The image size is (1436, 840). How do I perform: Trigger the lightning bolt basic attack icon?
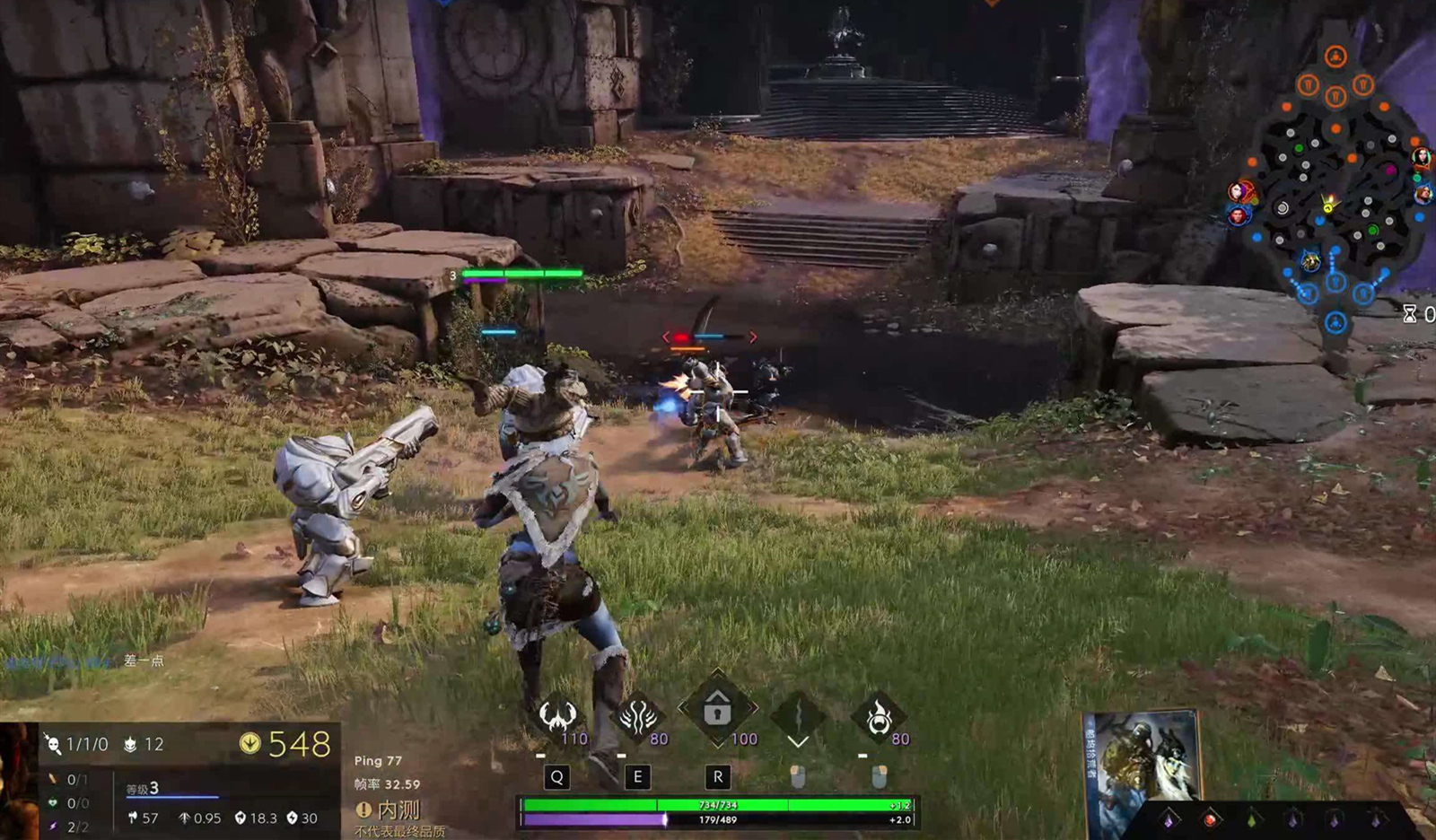click(x=798, y=715)
